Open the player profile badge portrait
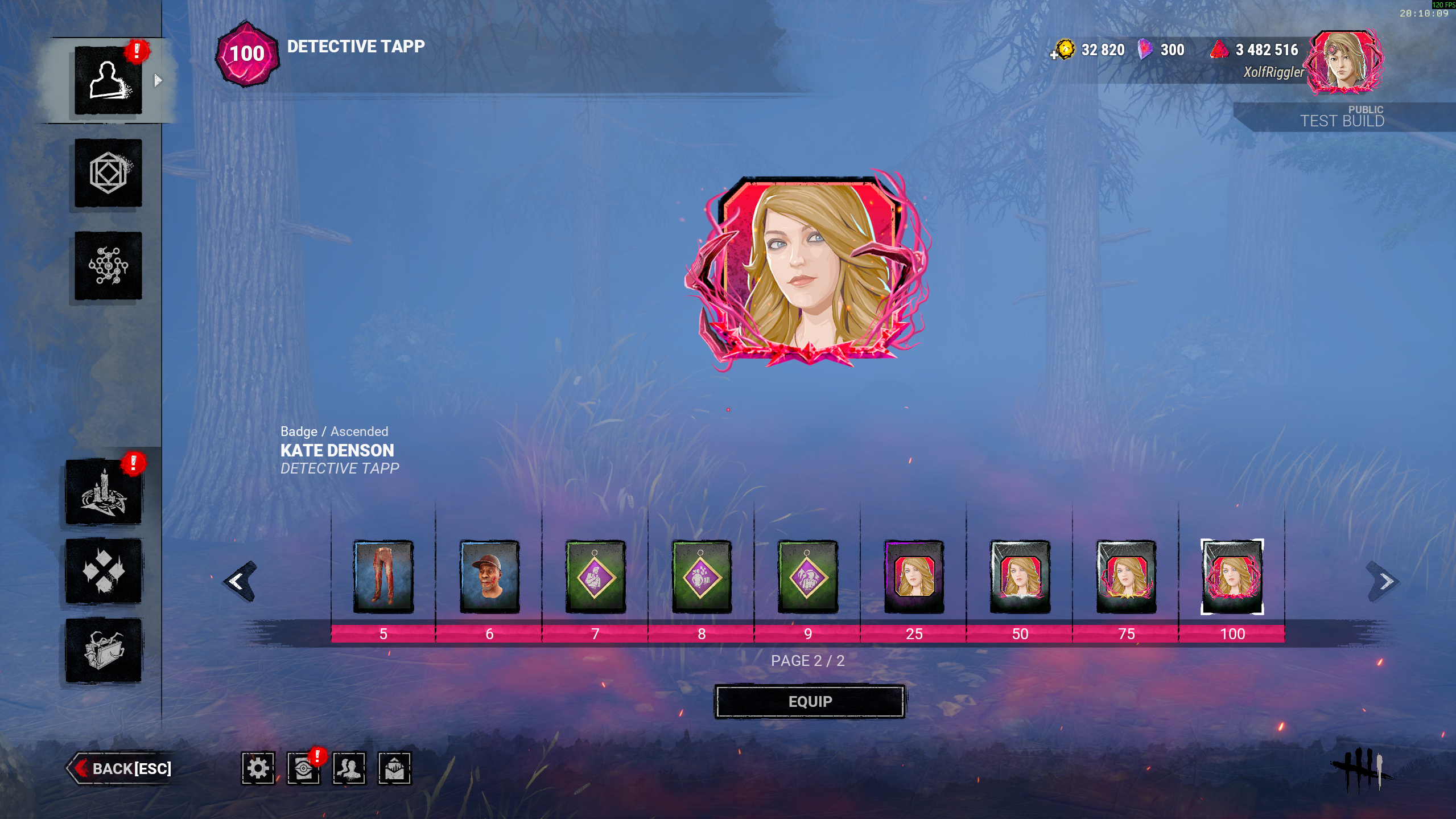Image resolution: width=1456 pixels, height=819 pixels. click(1345, 63)
